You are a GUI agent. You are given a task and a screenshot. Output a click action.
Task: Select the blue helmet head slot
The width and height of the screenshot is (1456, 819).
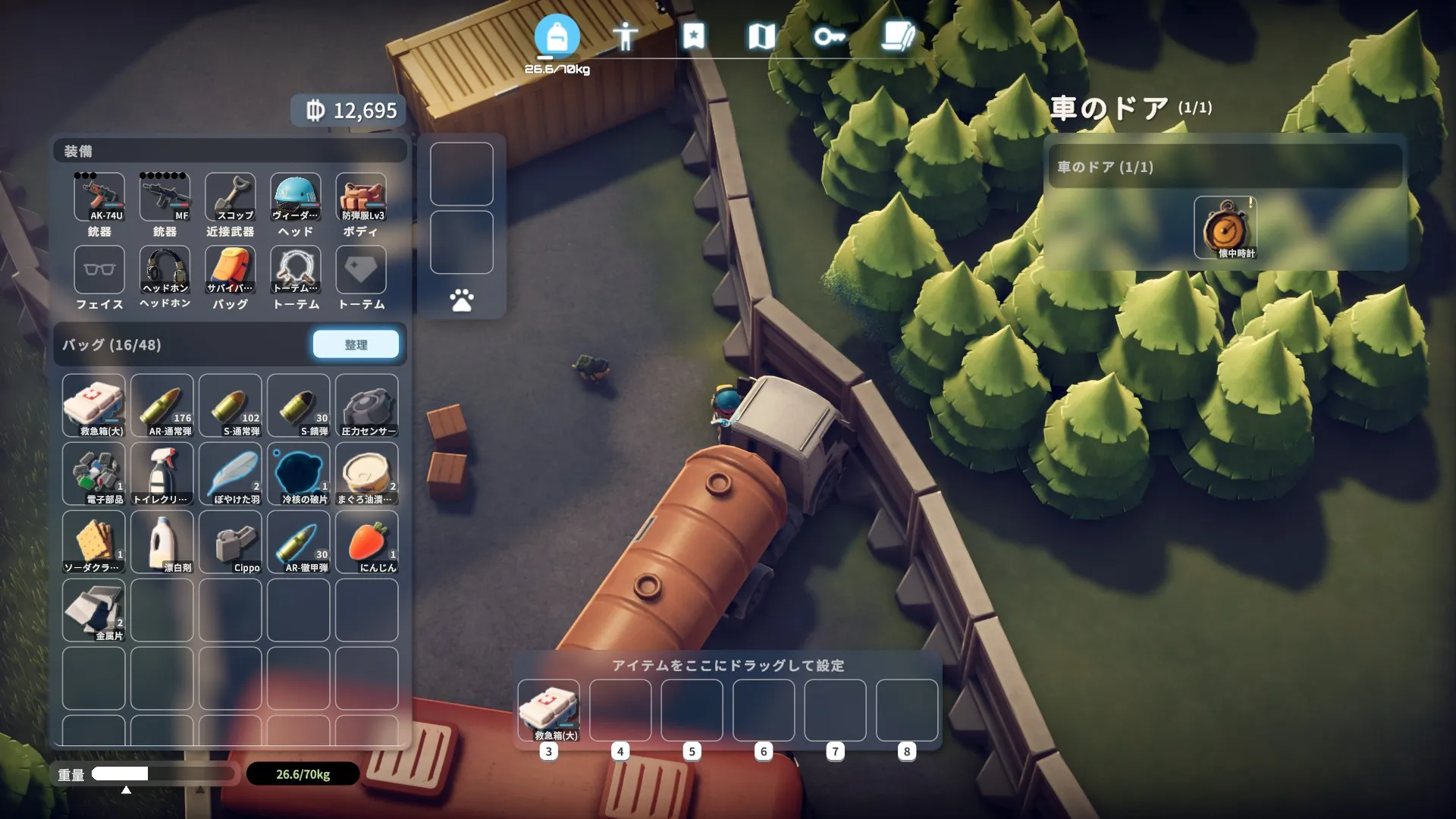pos(296,197)
